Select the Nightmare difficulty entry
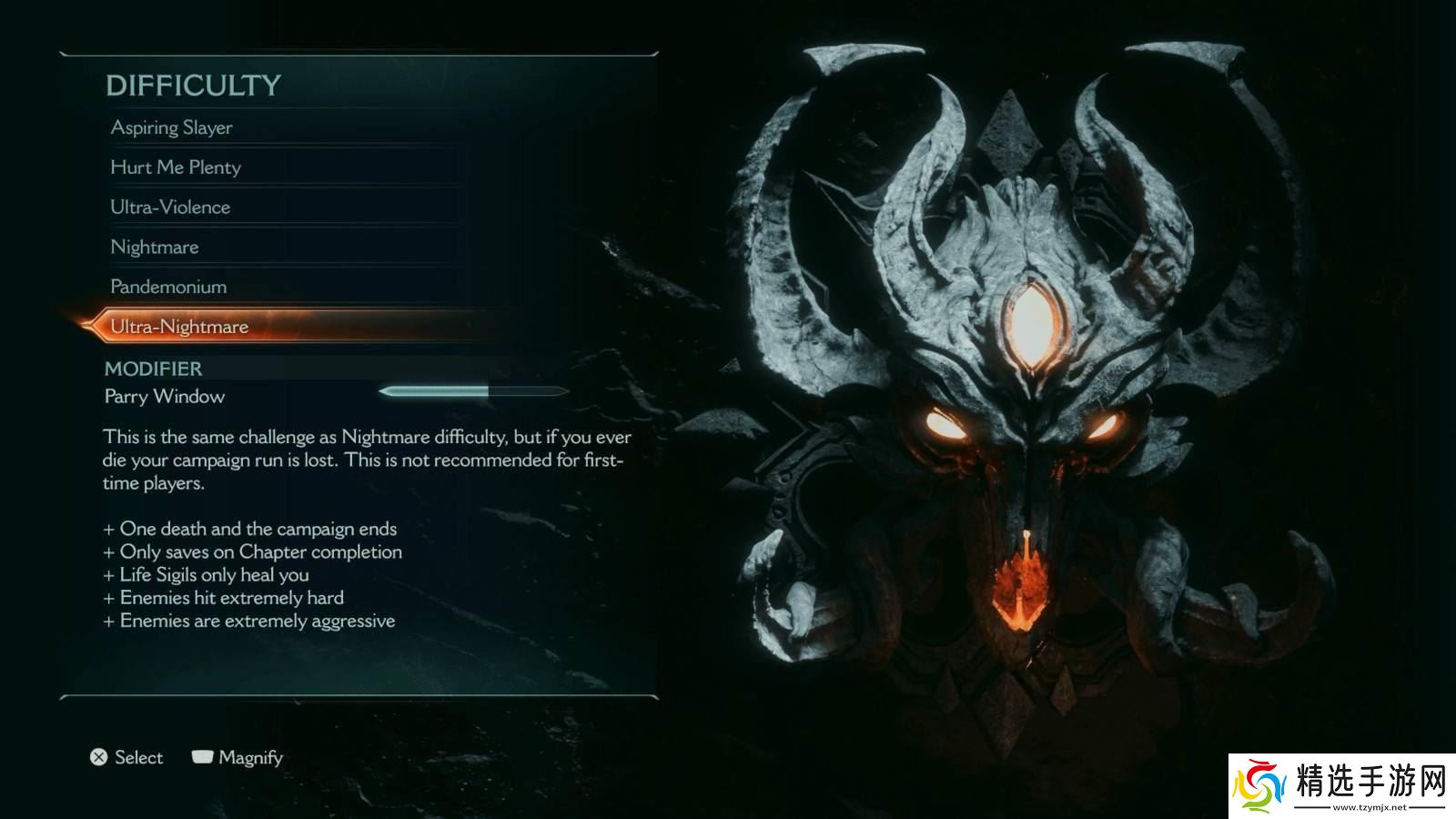Screen dimensions: 1456x819 click(x=155, y=248)
